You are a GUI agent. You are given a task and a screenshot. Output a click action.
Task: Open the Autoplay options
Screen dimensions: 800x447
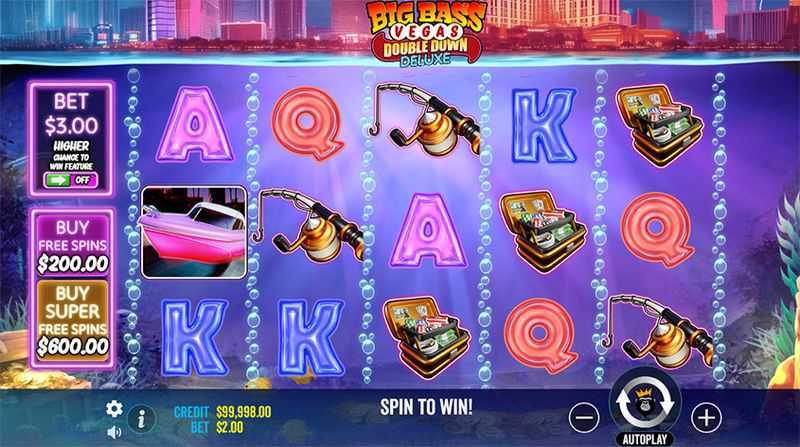click(646, 438)
